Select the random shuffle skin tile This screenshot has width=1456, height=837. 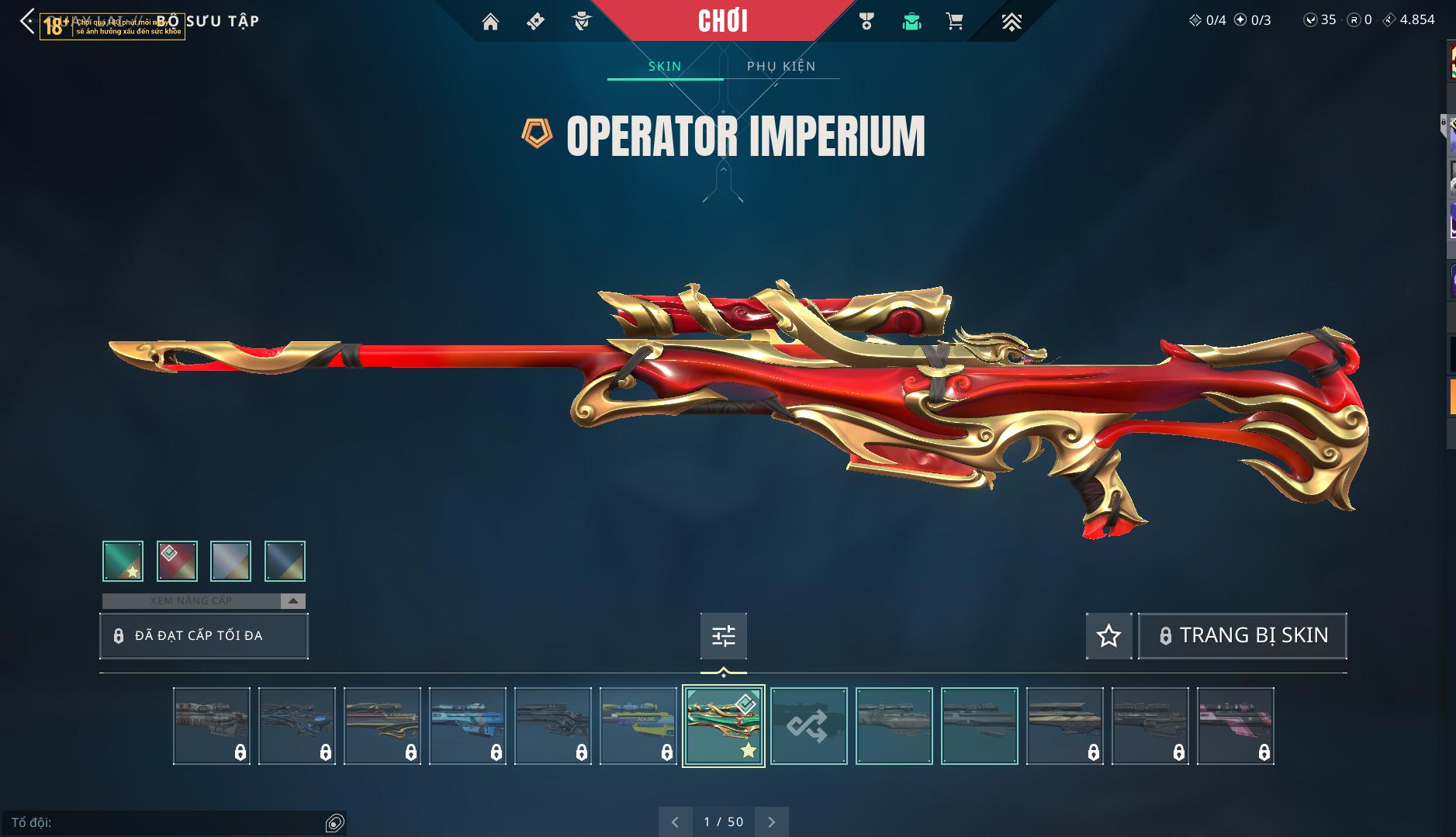tap(808, 726)
